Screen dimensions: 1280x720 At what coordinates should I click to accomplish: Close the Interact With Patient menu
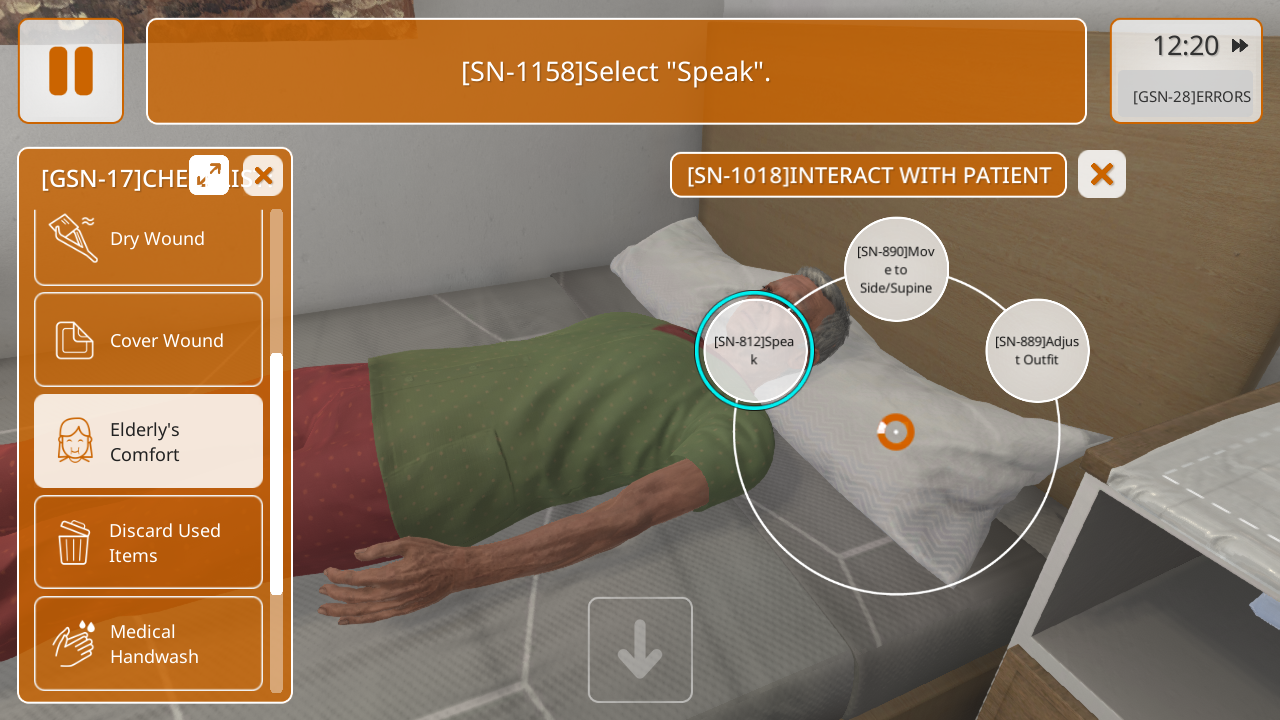[x=1102, y=174]
